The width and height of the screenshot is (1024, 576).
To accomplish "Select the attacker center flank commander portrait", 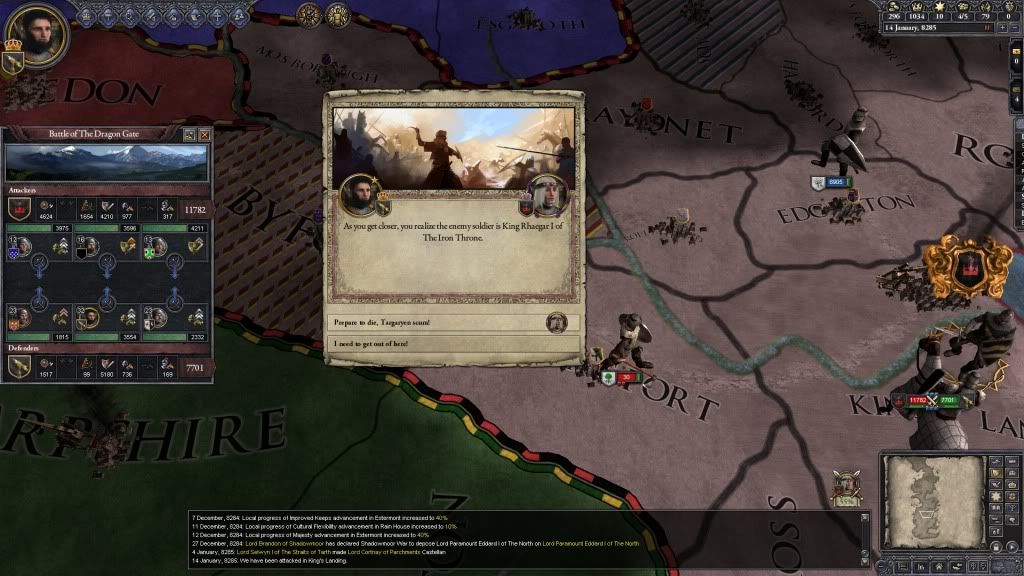I will point(90,246).
